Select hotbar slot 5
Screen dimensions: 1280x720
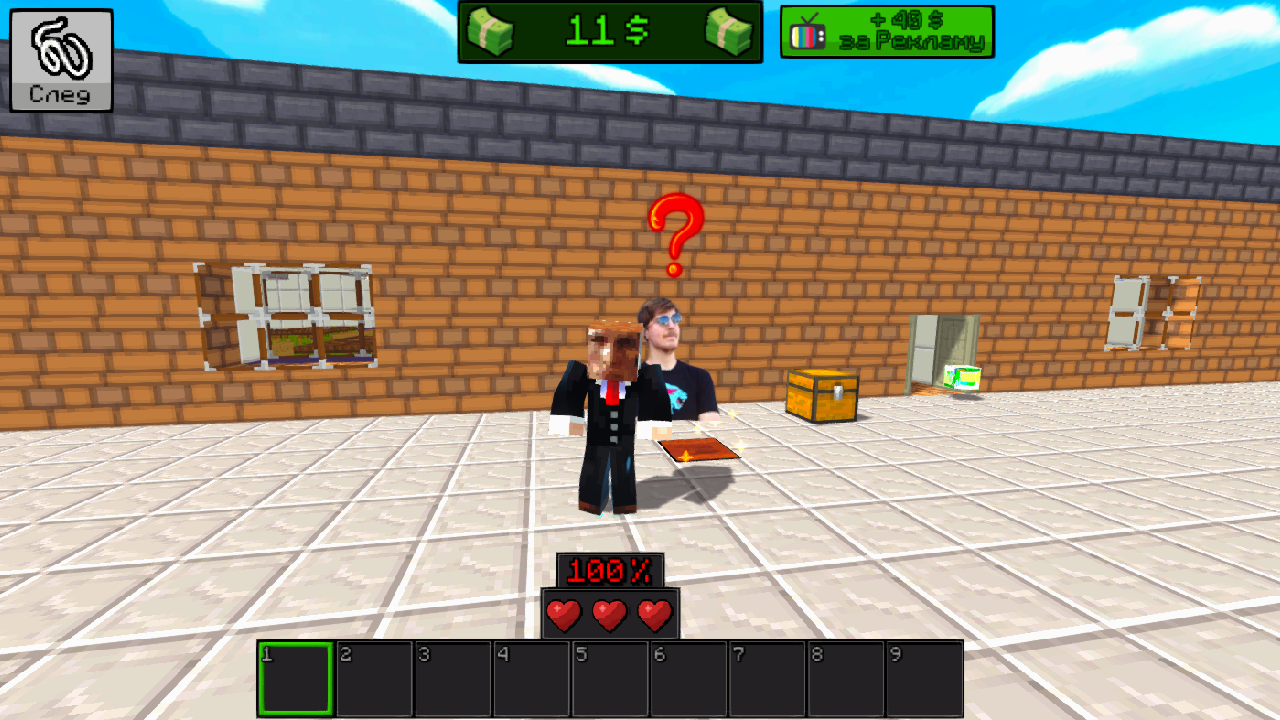pyautogui.click(x=610, y=680)
